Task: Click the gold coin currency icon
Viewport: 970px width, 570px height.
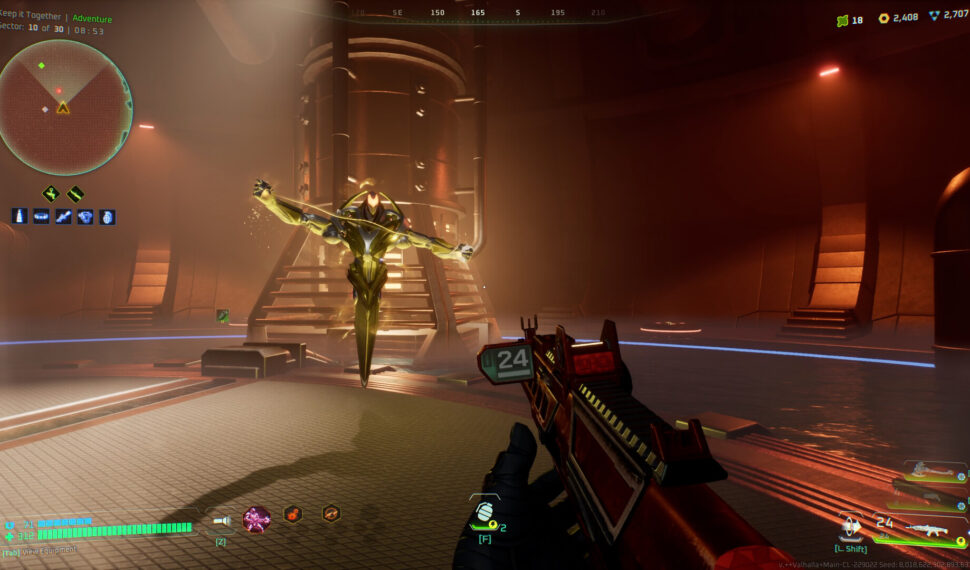Action: pyautogui.click(x=883, y=18)
